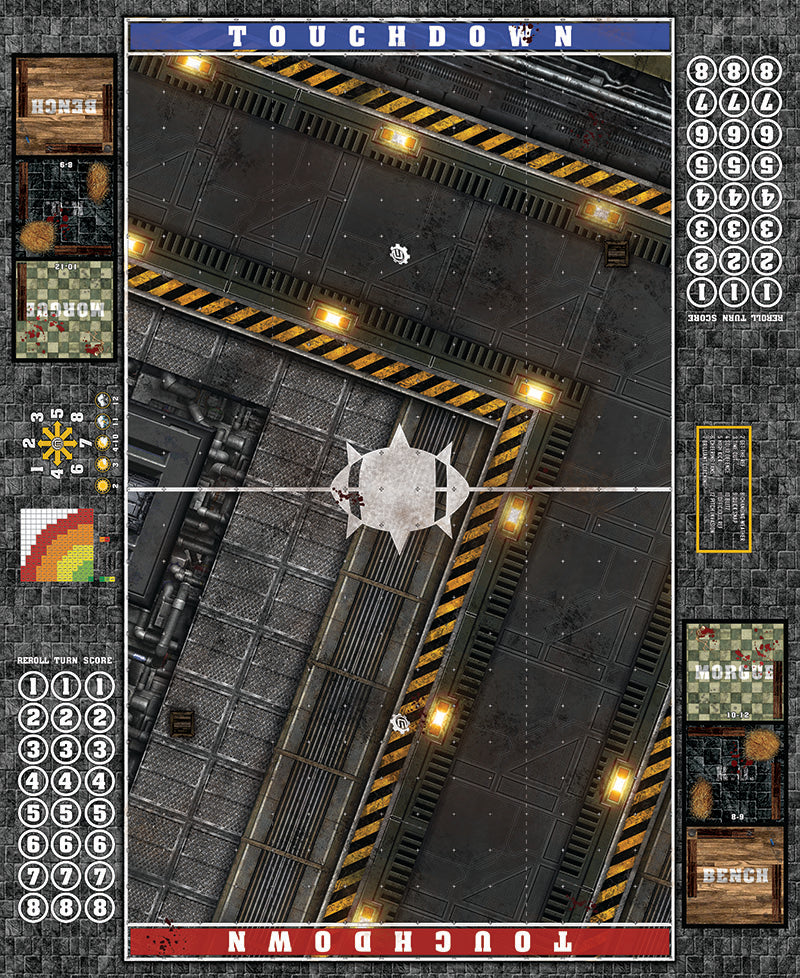Select the red Touchdown end zone banner
800x978 pixels.
[399, 941]
